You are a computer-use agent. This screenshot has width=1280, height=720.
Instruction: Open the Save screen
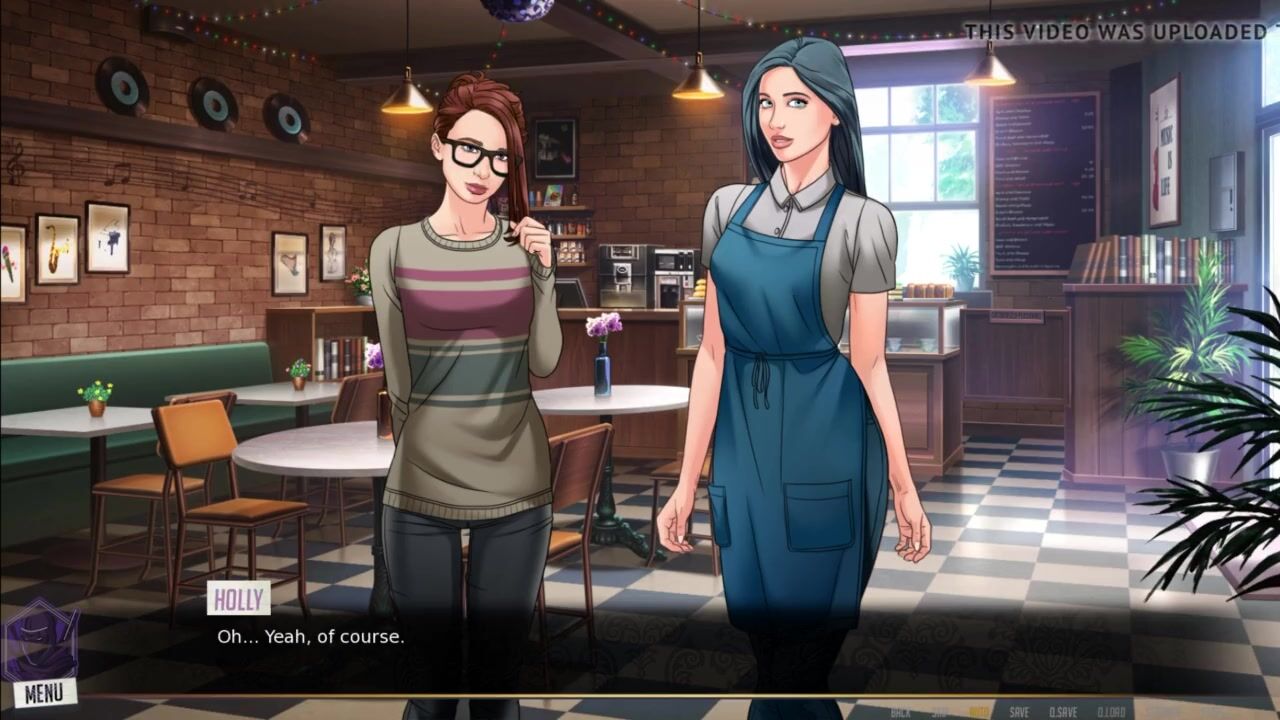(x=1019, y=712)
